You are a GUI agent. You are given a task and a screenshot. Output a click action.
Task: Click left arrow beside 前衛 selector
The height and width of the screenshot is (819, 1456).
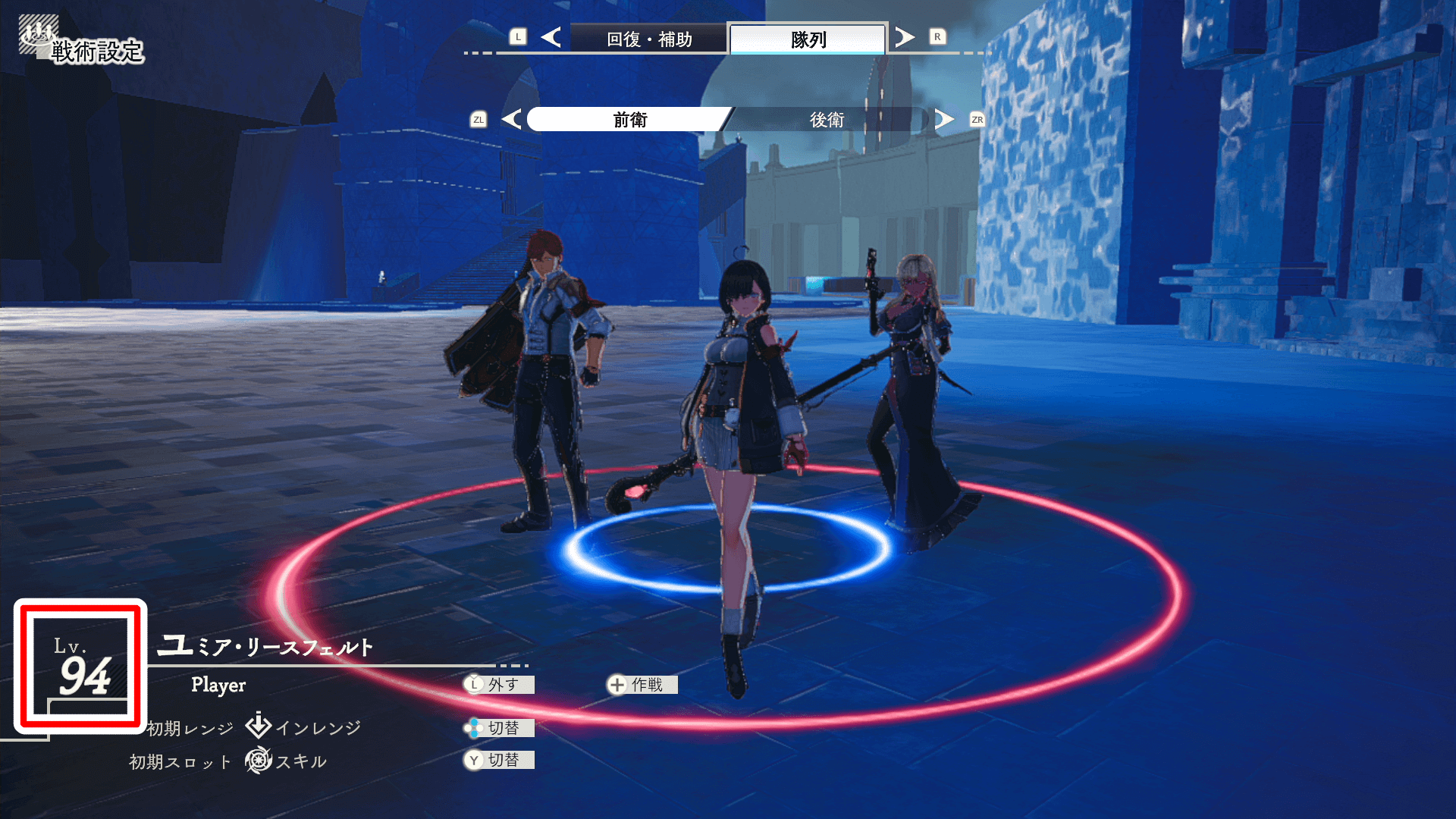[512, 119]
